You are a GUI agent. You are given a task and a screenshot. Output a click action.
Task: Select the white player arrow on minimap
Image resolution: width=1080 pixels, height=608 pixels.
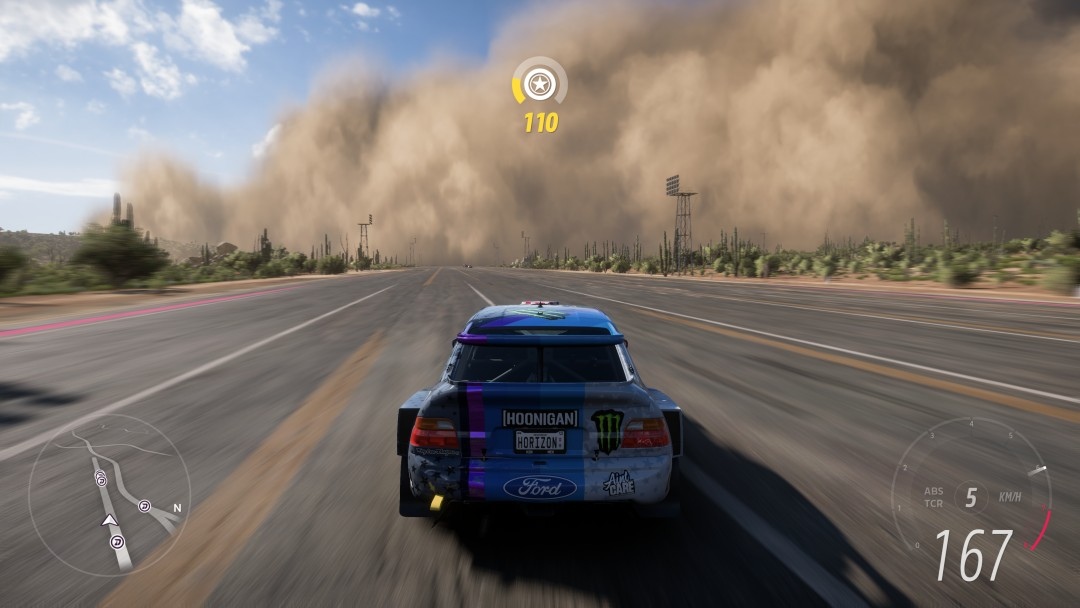pos(109,520)
